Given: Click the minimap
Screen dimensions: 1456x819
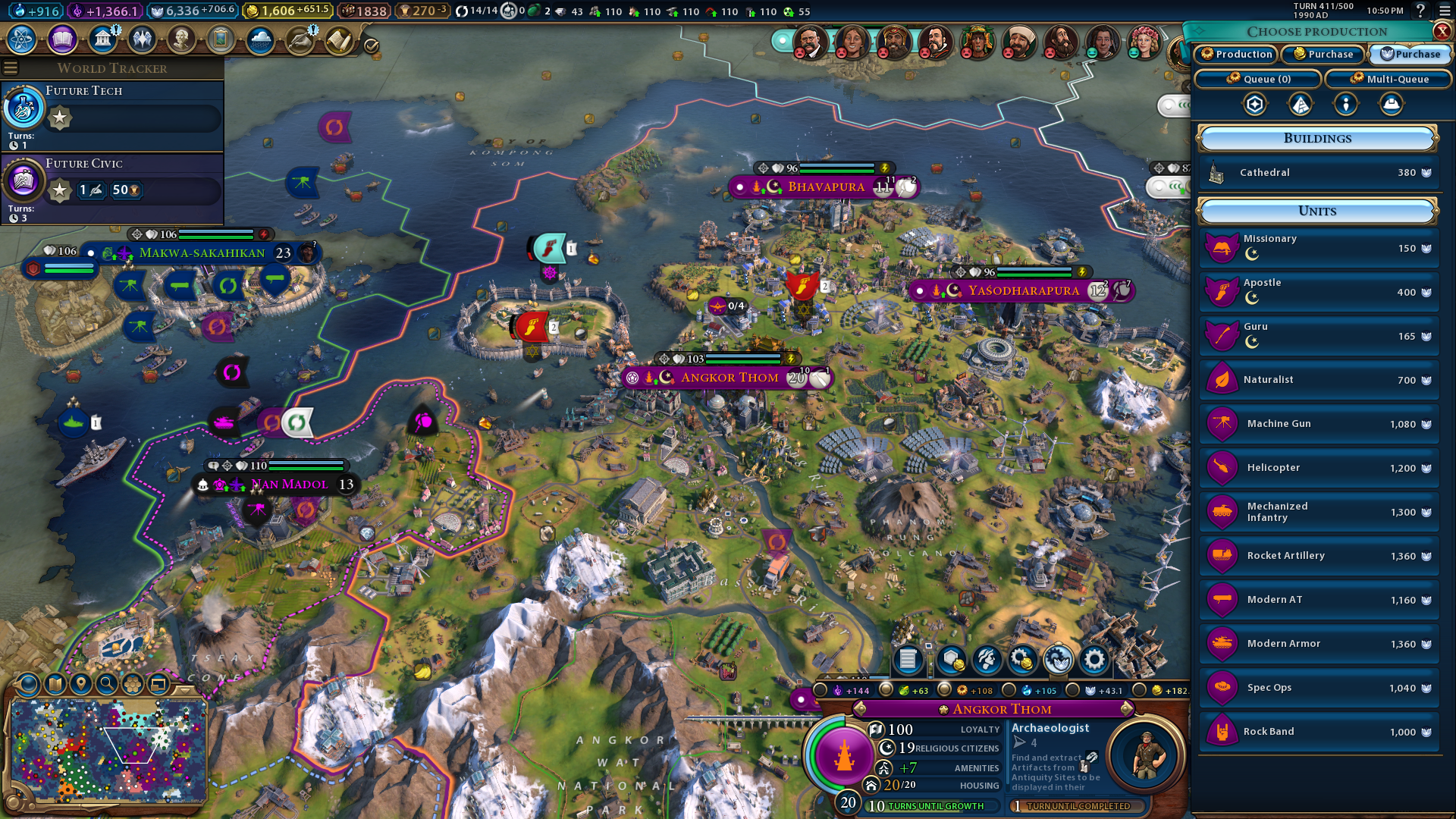Looking at the screenshot, I should [108, 751].
